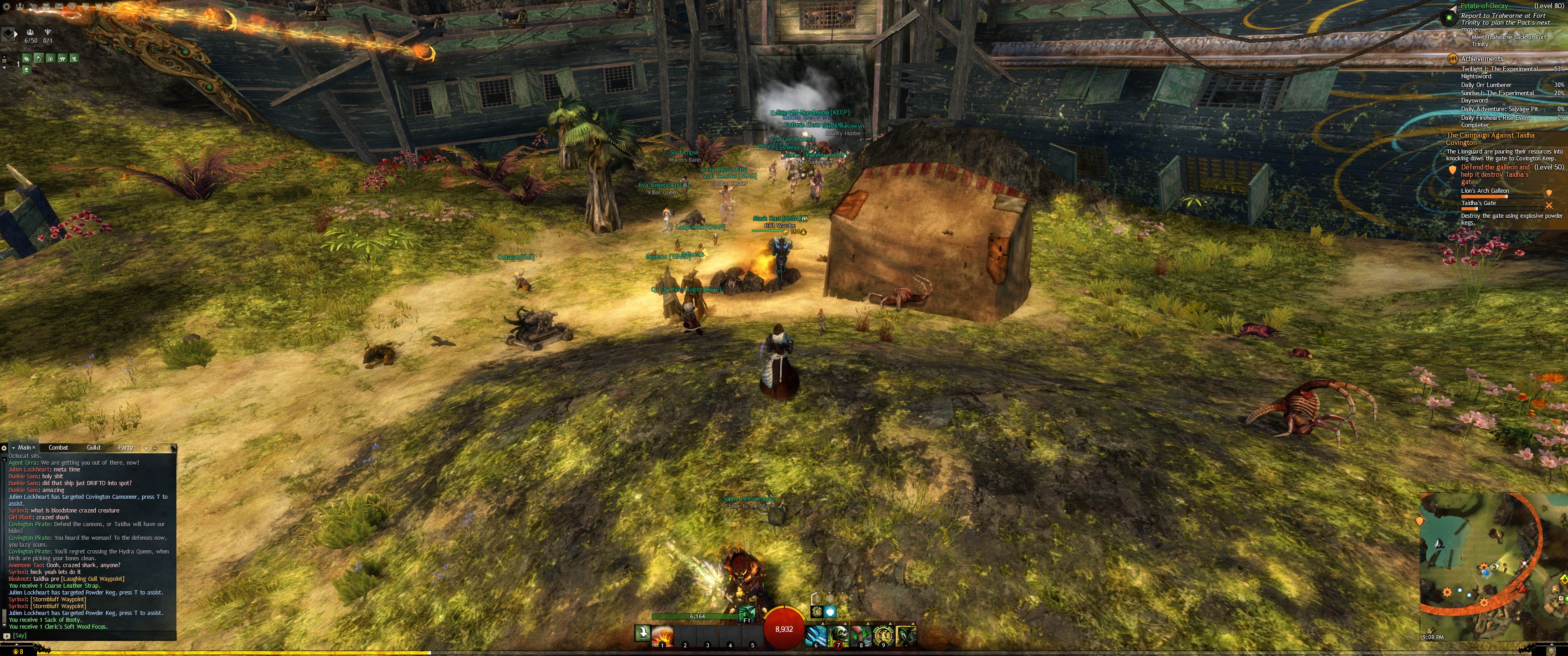1568x656 pixels.
Task: Close the Main chat tab
Action: tap(33, 448)
